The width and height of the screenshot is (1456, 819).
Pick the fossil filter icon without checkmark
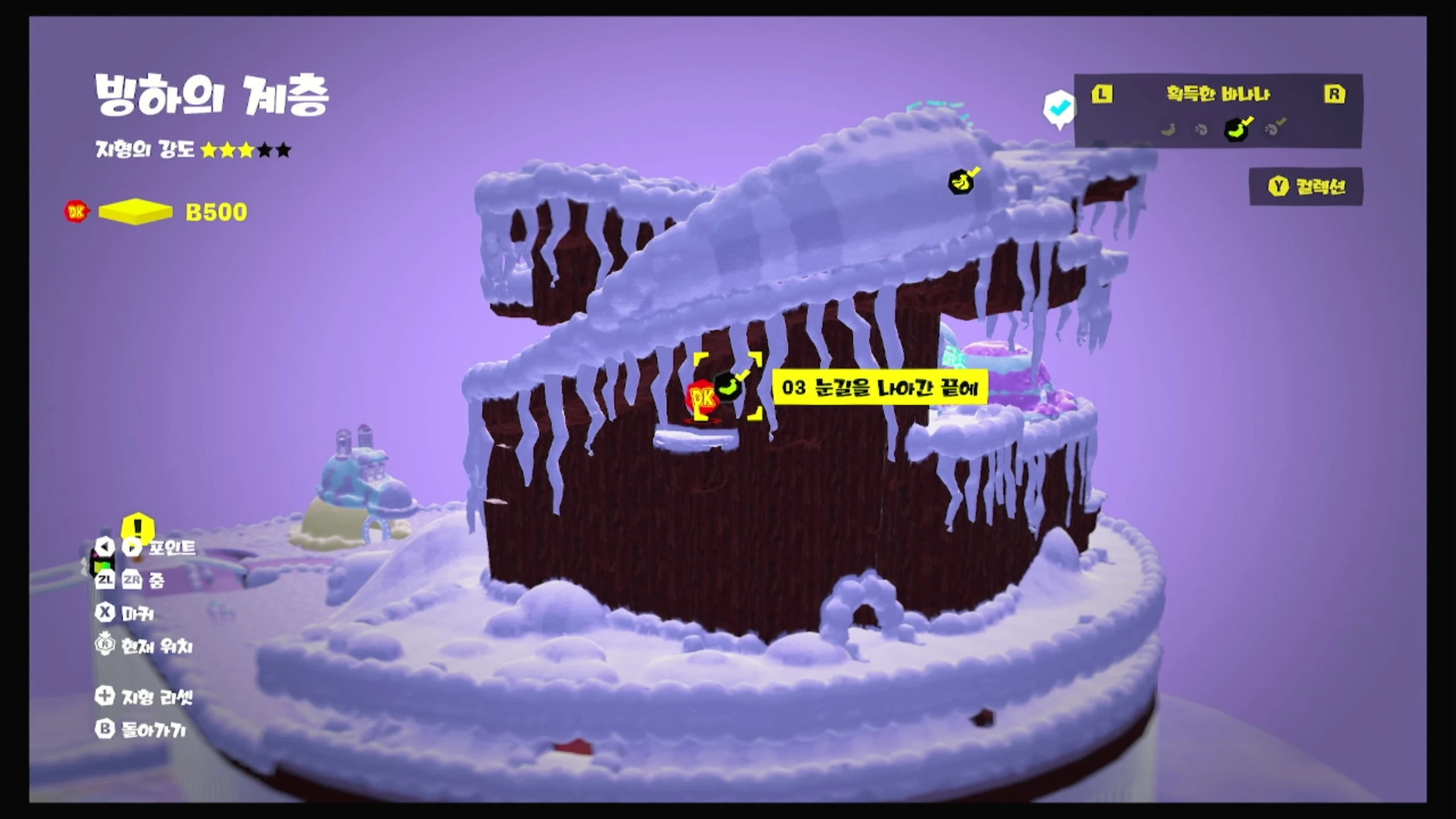(1202, 130)
